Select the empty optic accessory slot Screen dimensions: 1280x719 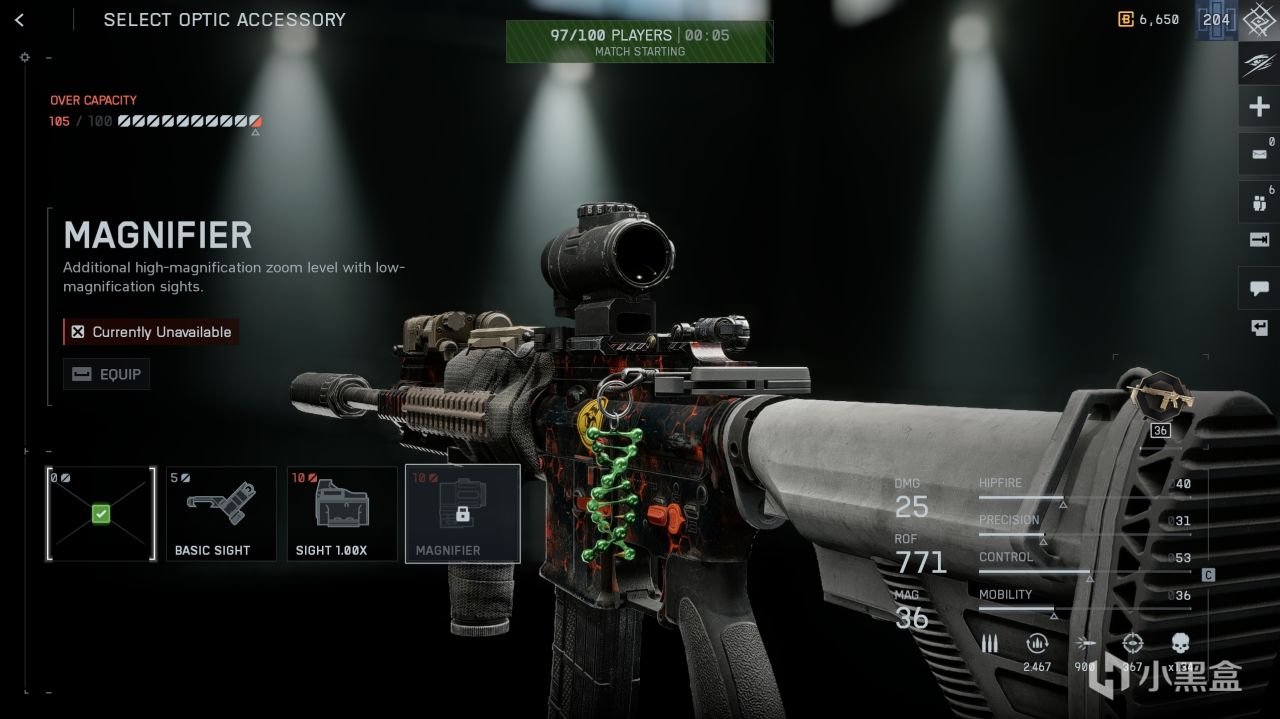coord(101,513)
